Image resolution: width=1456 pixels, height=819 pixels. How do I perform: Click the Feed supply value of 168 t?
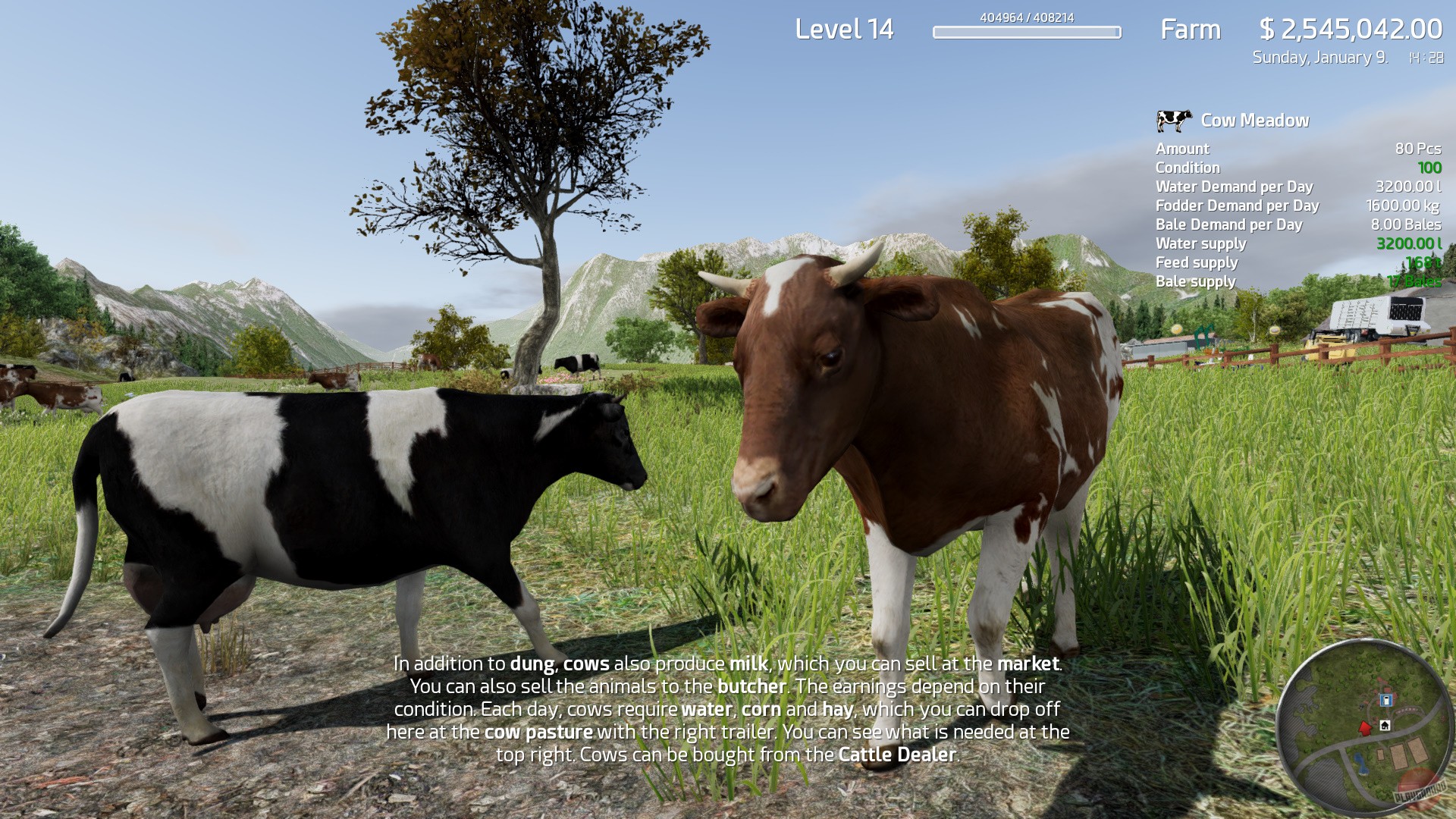coord(1428,262)
